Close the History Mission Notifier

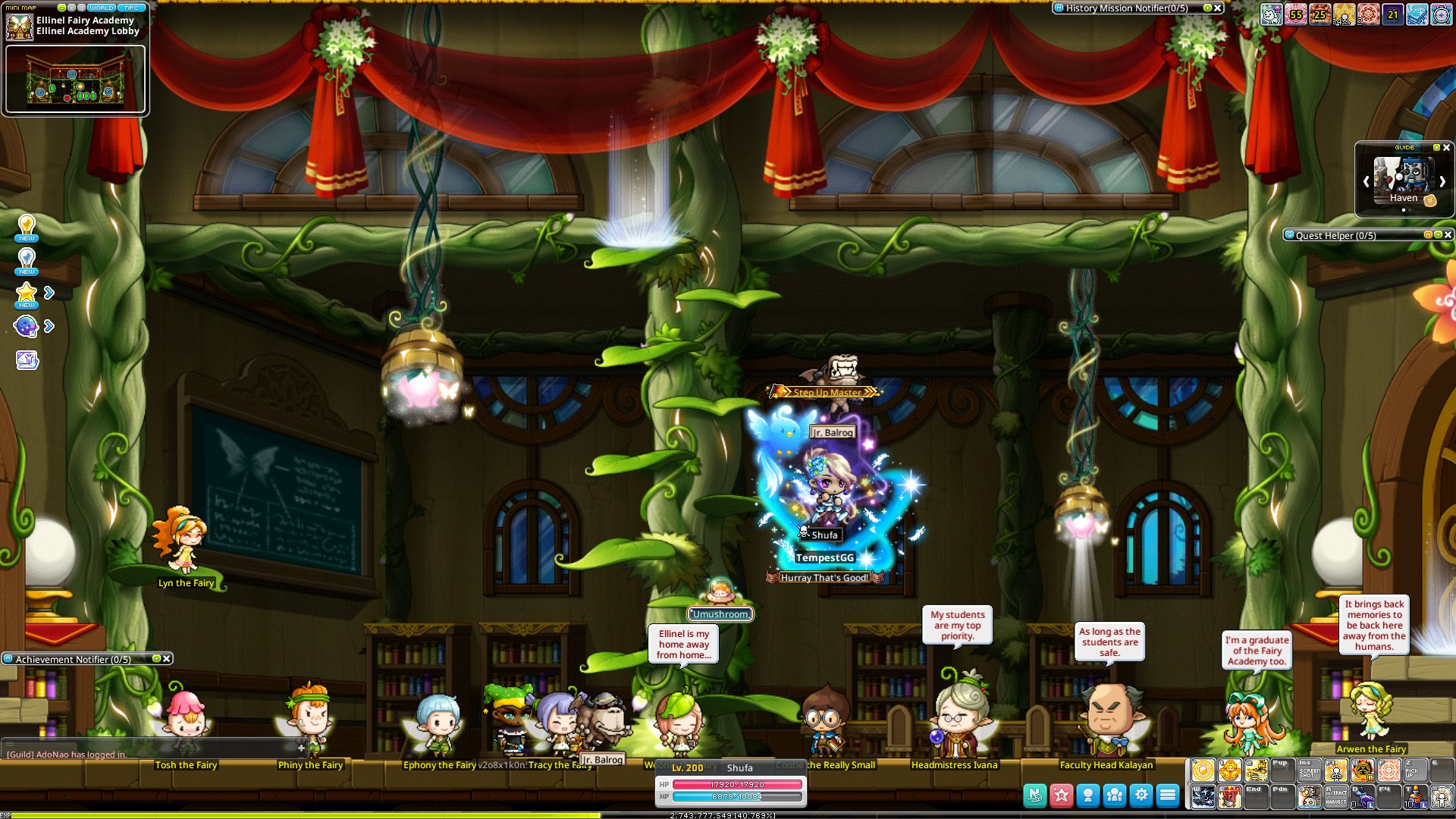(x=1218, y=8)
